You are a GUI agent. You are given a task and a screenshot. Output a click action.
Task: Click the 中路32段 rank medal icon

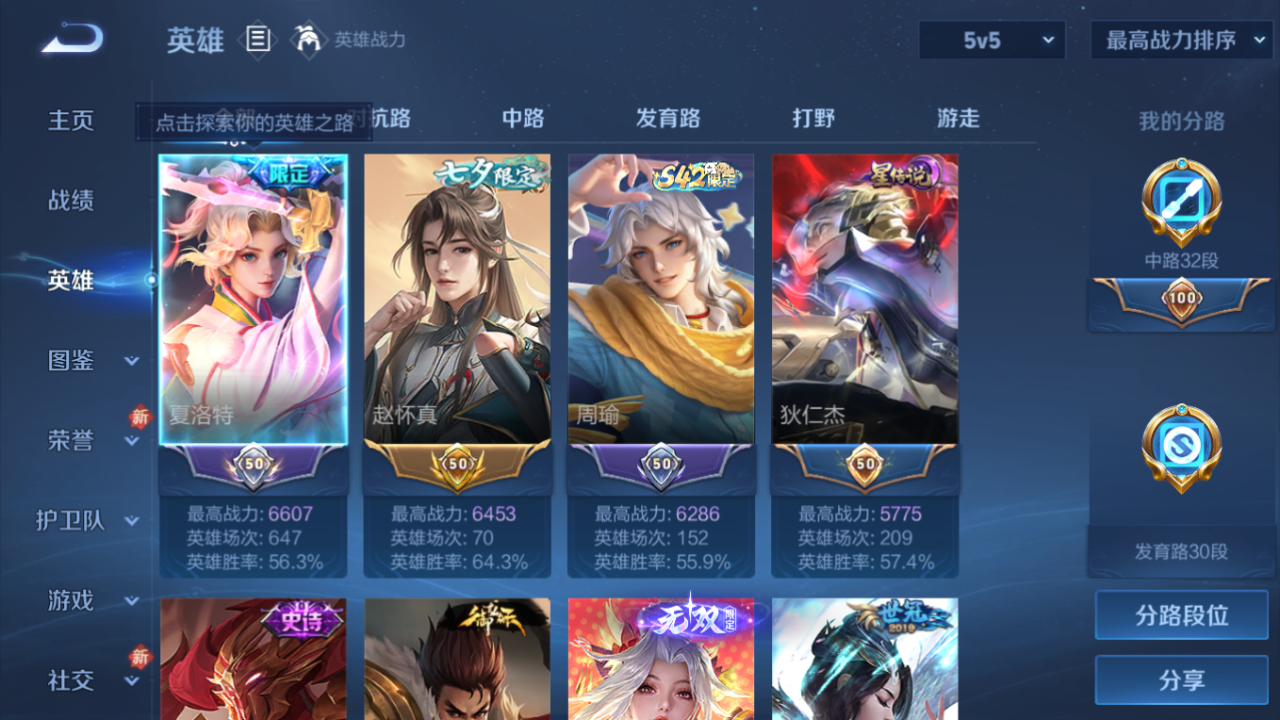point(1180,205)
